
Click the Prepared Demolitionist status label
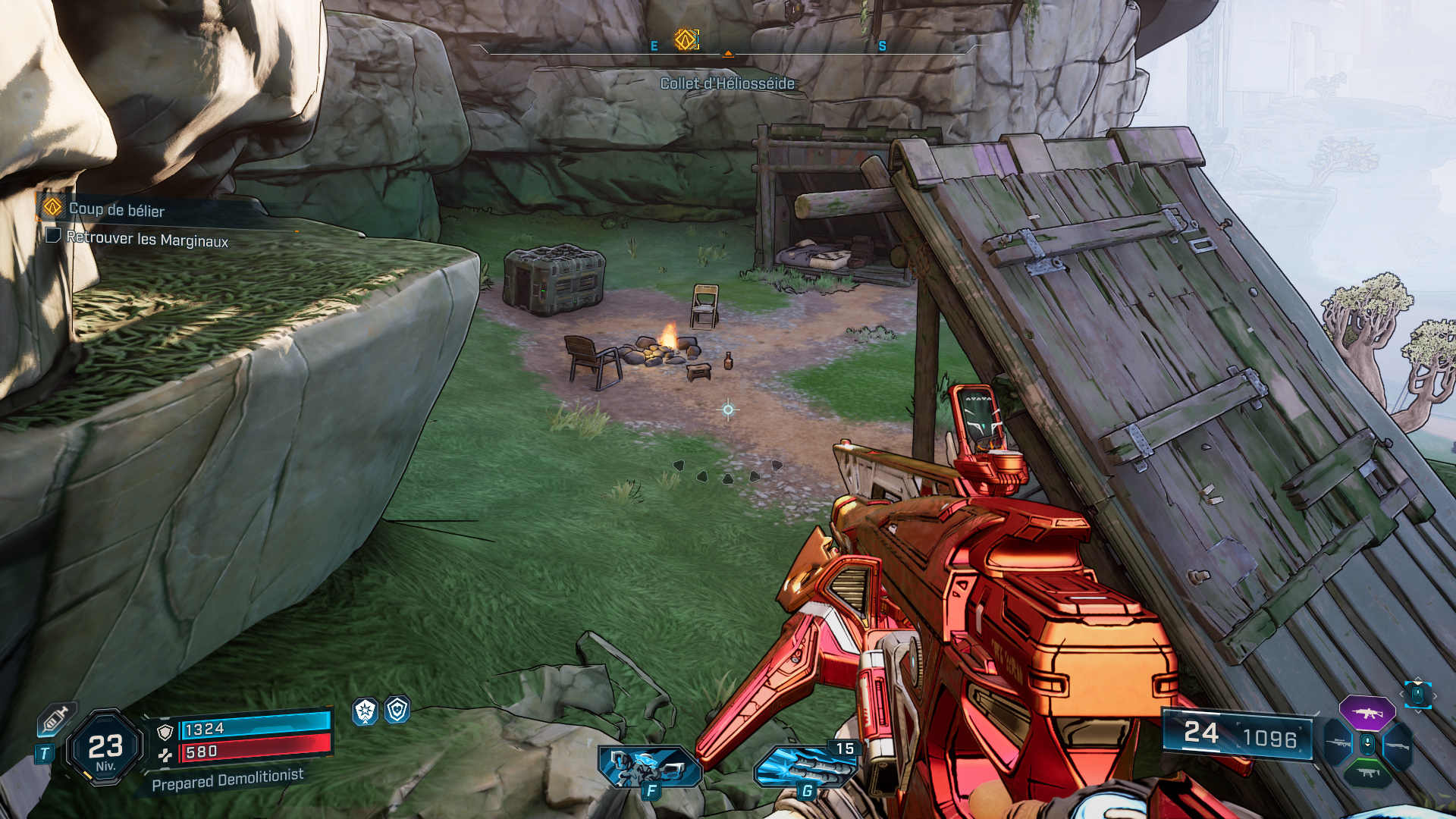tap(227, 780)
